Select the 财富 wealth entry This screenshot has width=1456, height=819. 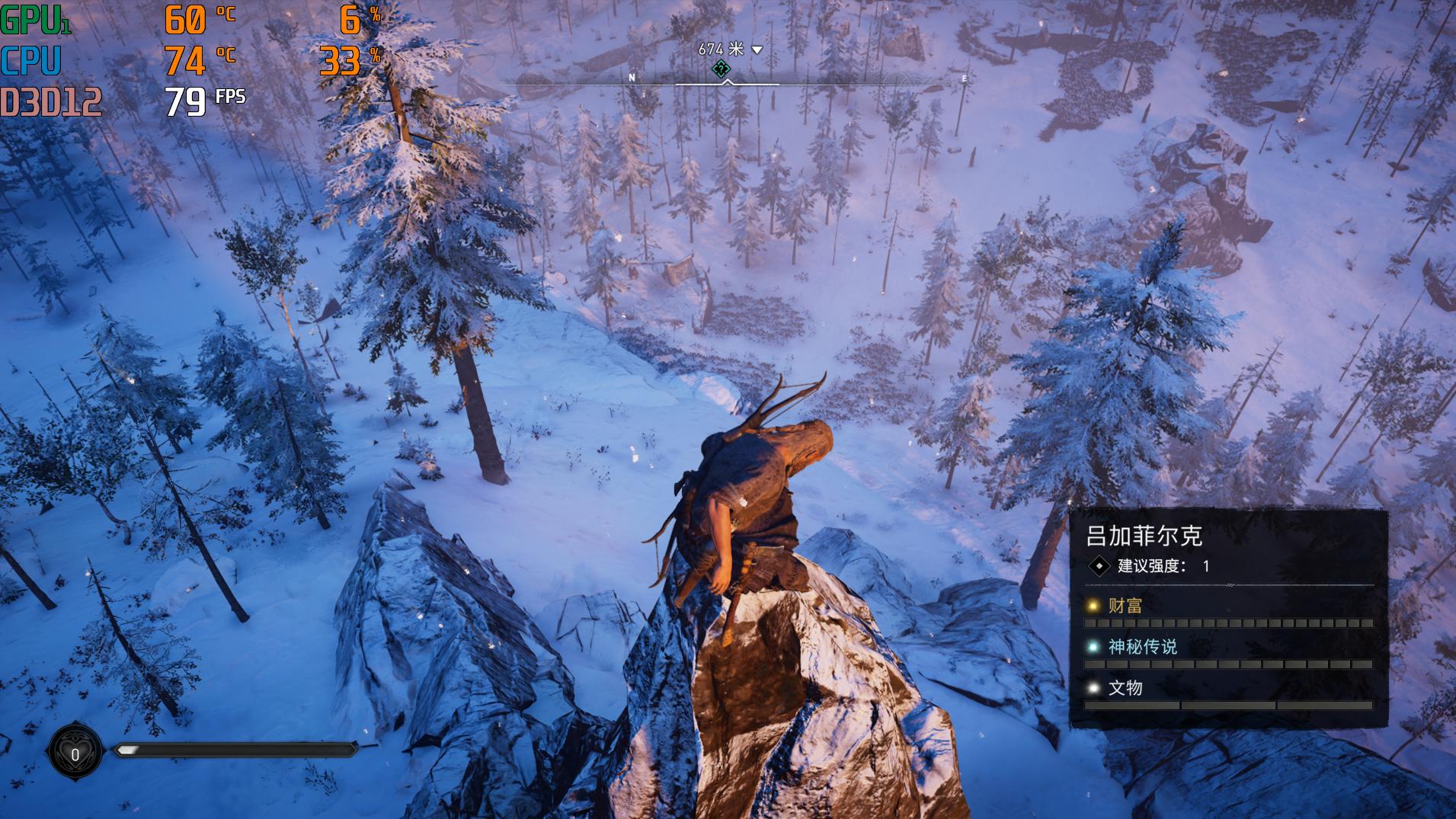coord(1125,606)
